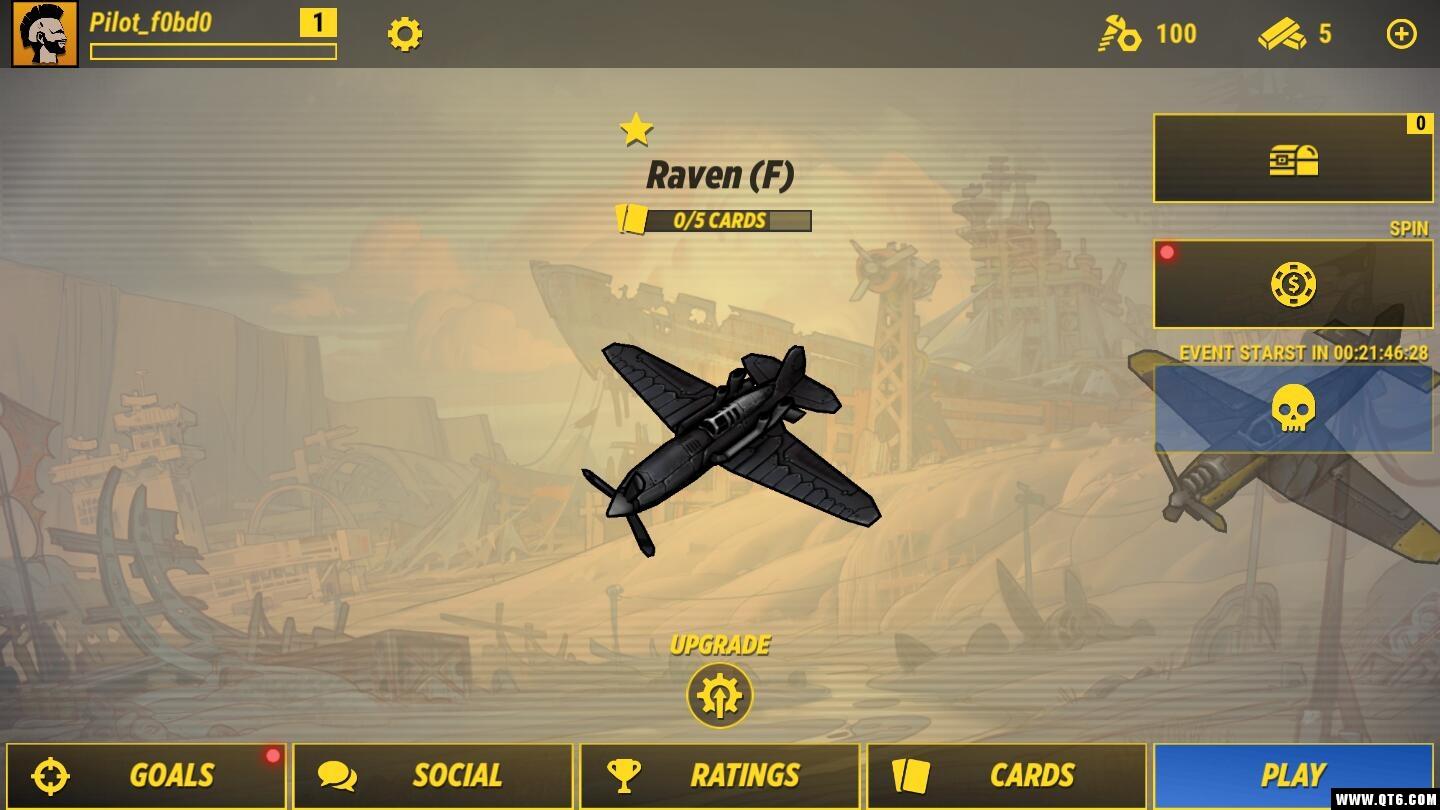Click the bolts currency icon
This screenshot has width=1440, height=810.
tap(1119, 35)
